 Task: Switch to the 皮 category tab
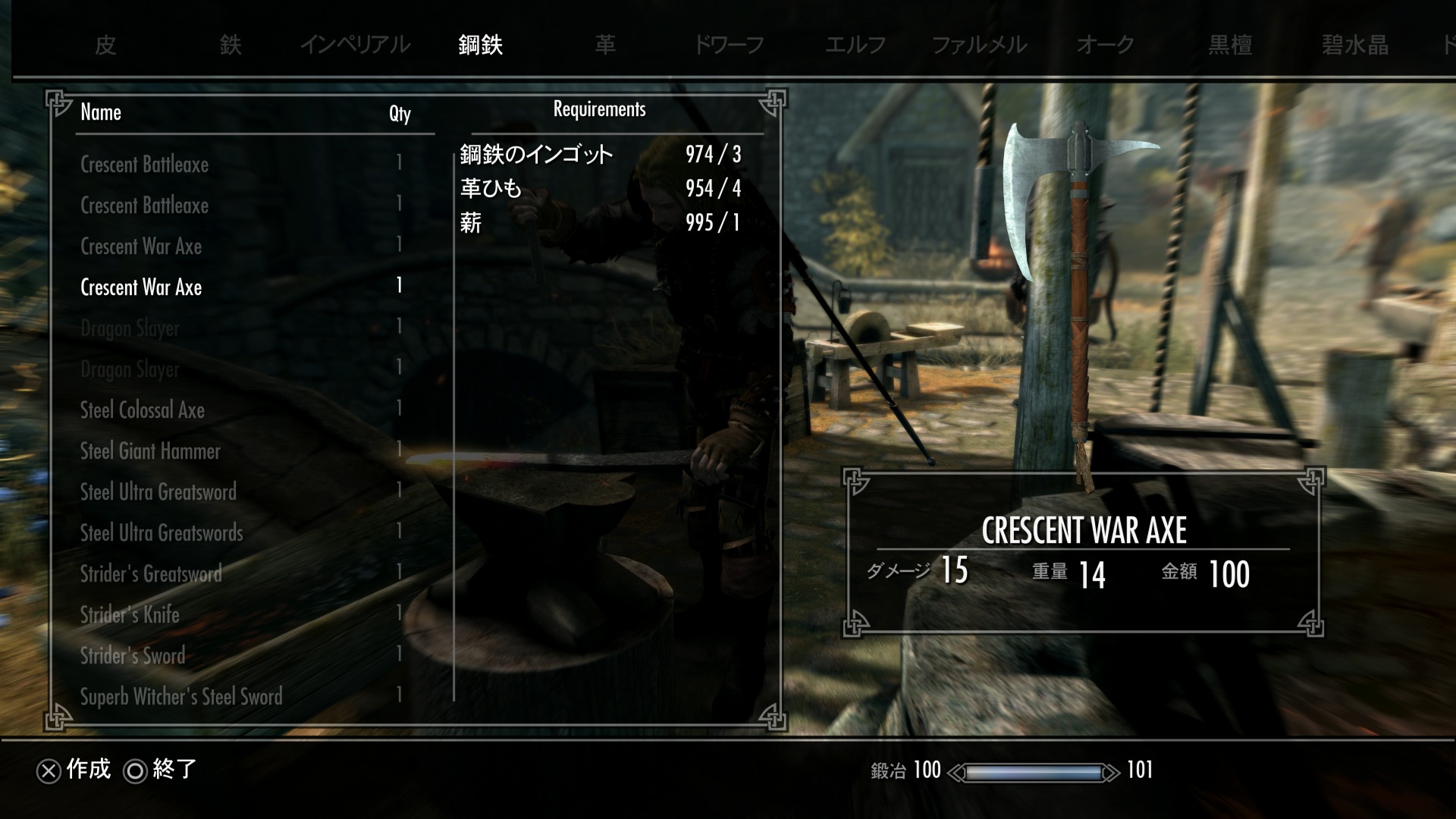105,45
